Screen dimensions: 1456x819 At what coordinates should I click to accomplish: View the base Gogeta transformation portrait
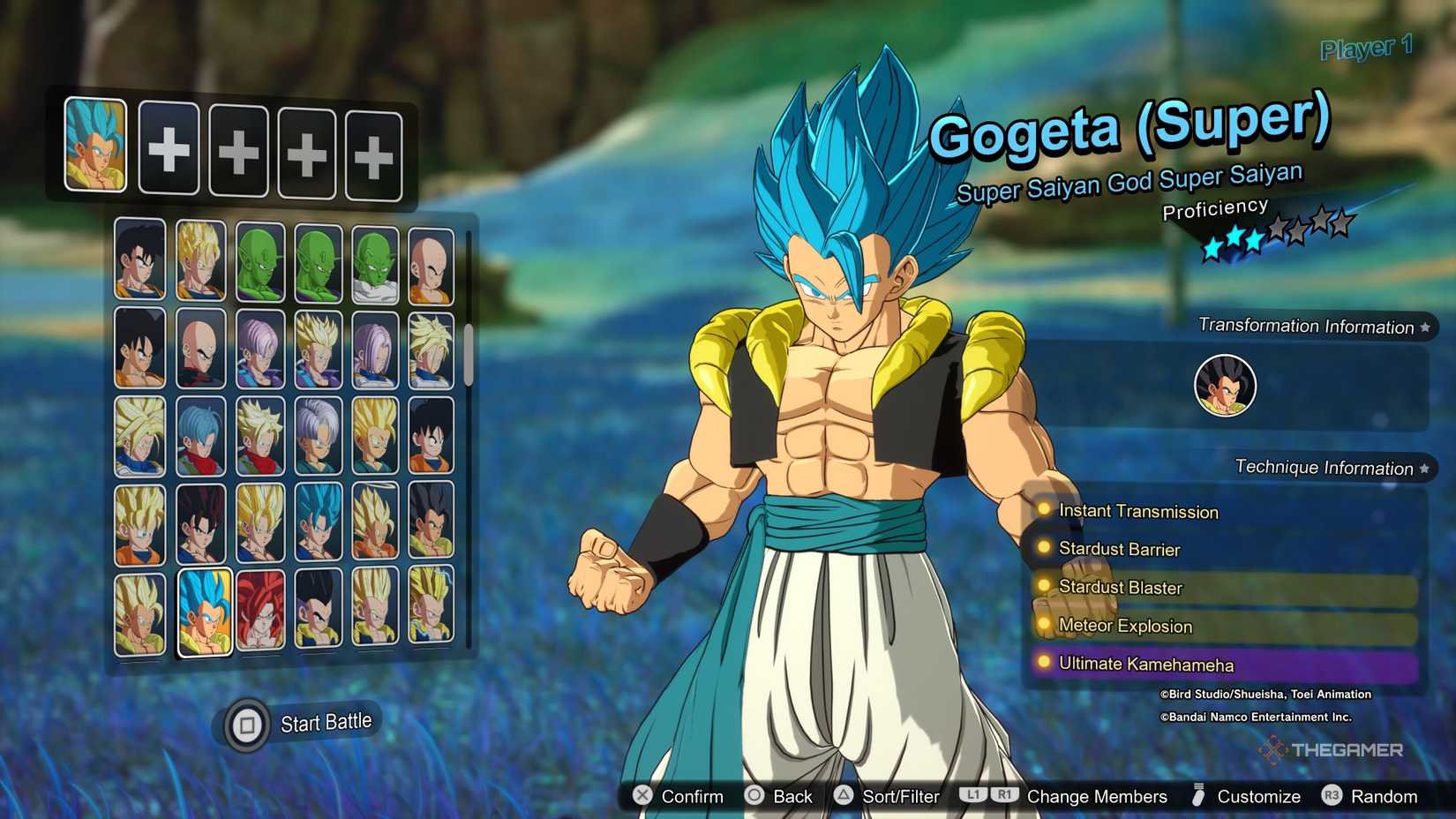click(x=1225, y=386)
